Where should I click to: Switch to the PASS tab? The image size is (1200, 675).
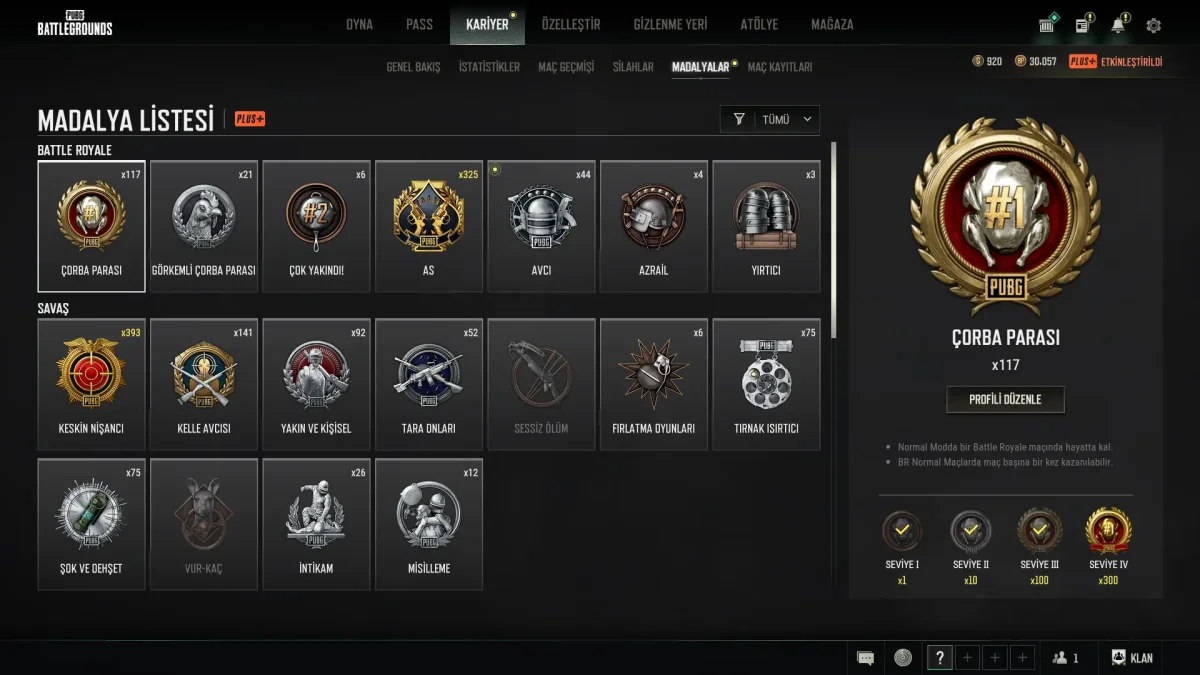(x=419, y=24)
